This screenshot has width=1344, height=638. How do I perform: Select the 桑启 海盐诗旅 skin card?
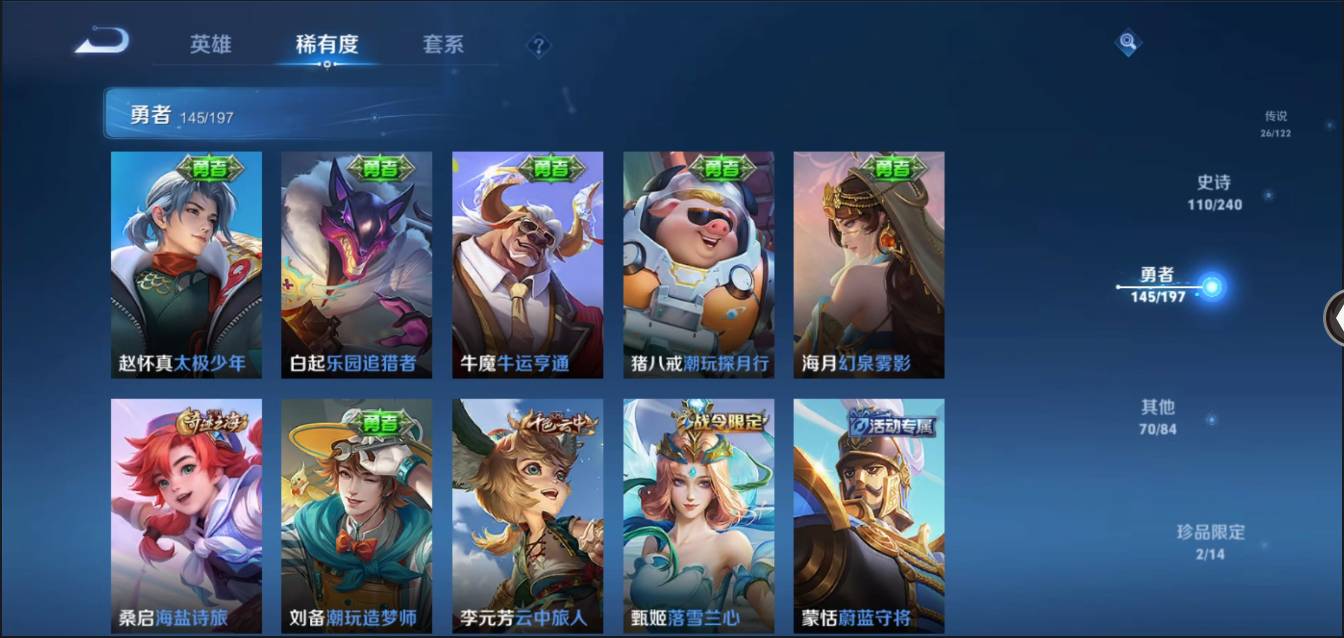186,515
